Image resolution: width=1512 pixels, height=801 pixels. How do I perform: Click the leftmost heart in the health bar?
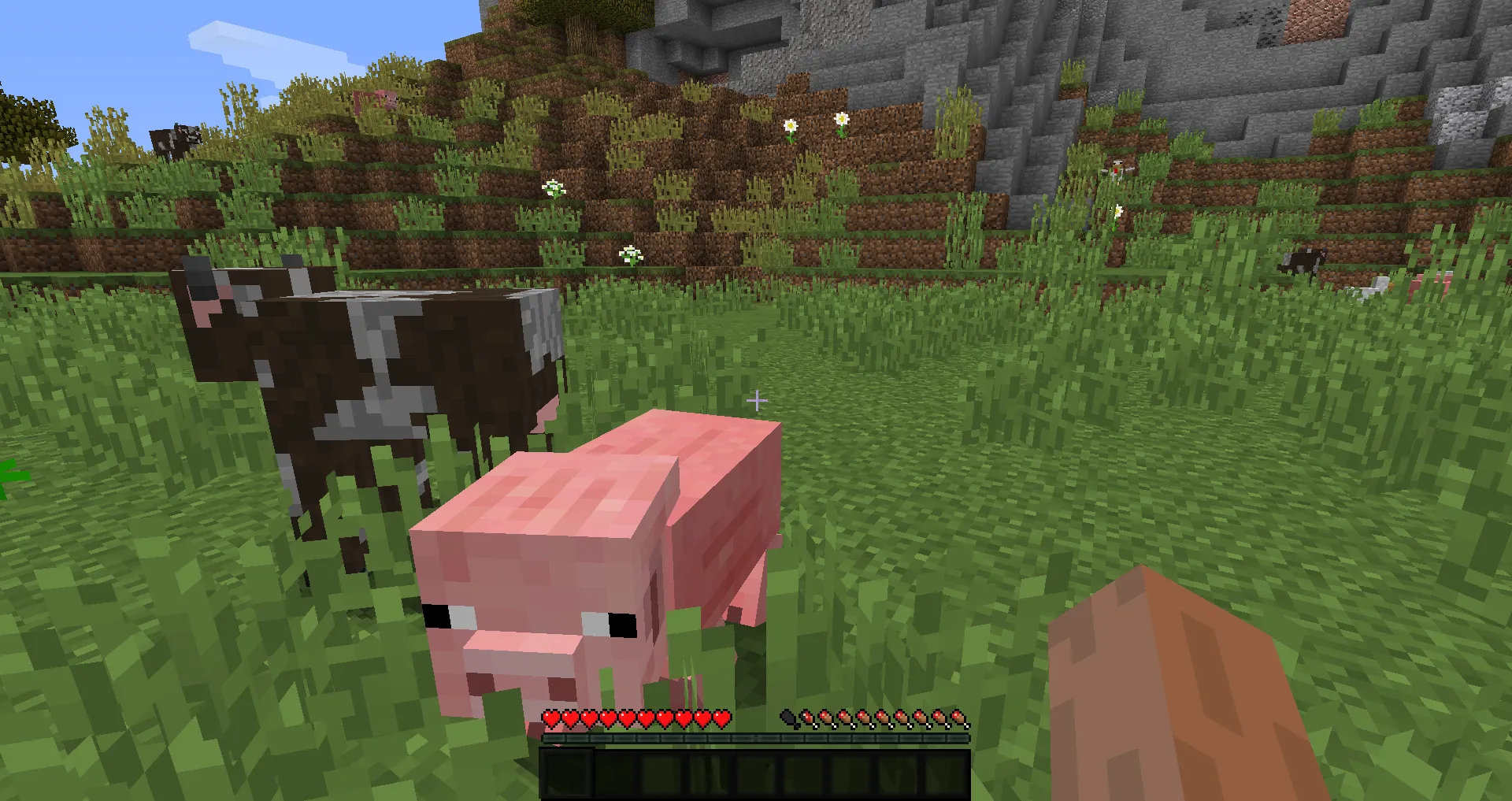tap(551, 718)
